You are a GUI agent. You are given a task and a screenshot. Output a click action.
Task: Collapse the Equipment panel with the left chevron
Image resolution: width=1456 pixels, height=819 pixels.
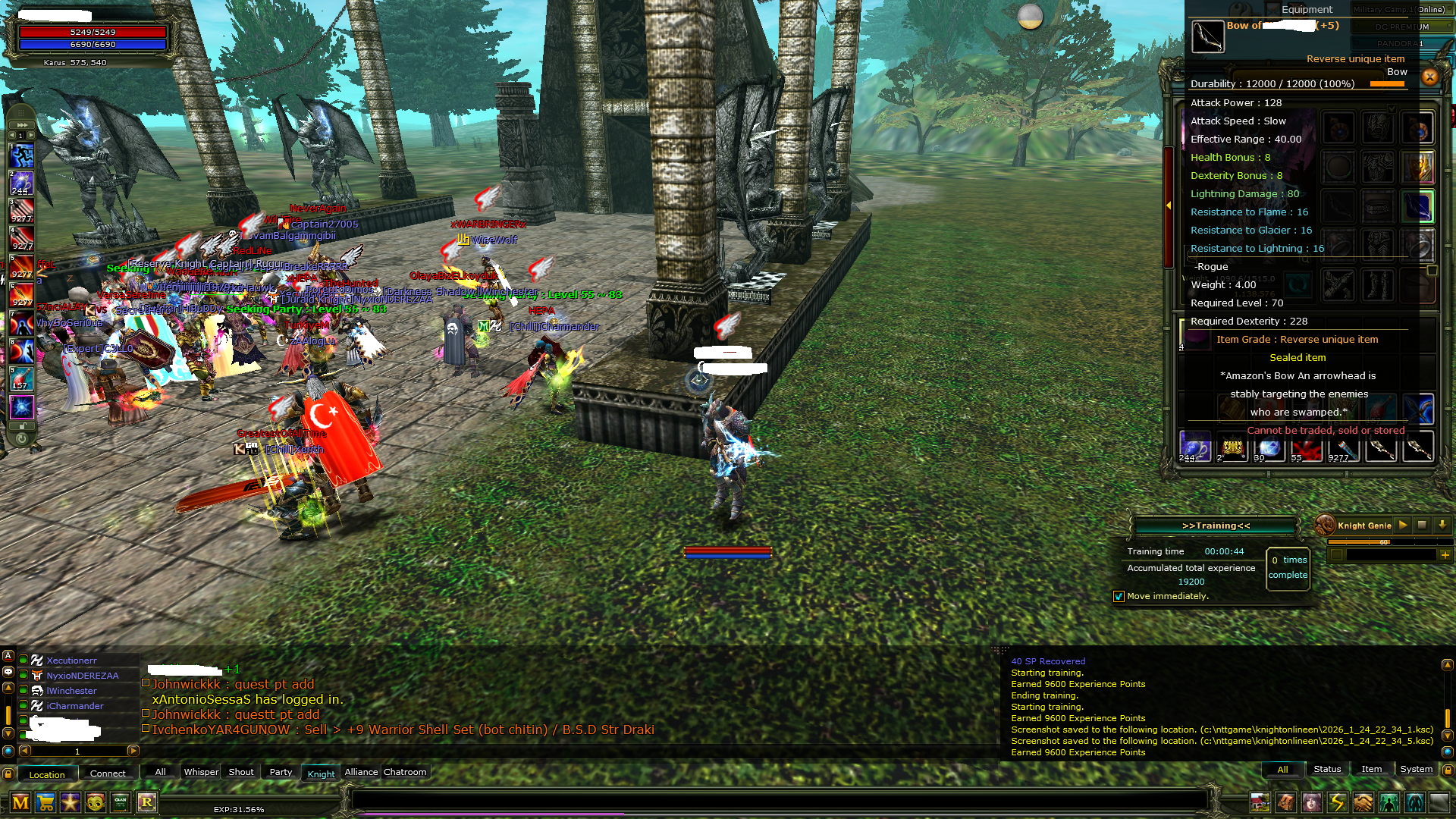tap(1170, 205)
